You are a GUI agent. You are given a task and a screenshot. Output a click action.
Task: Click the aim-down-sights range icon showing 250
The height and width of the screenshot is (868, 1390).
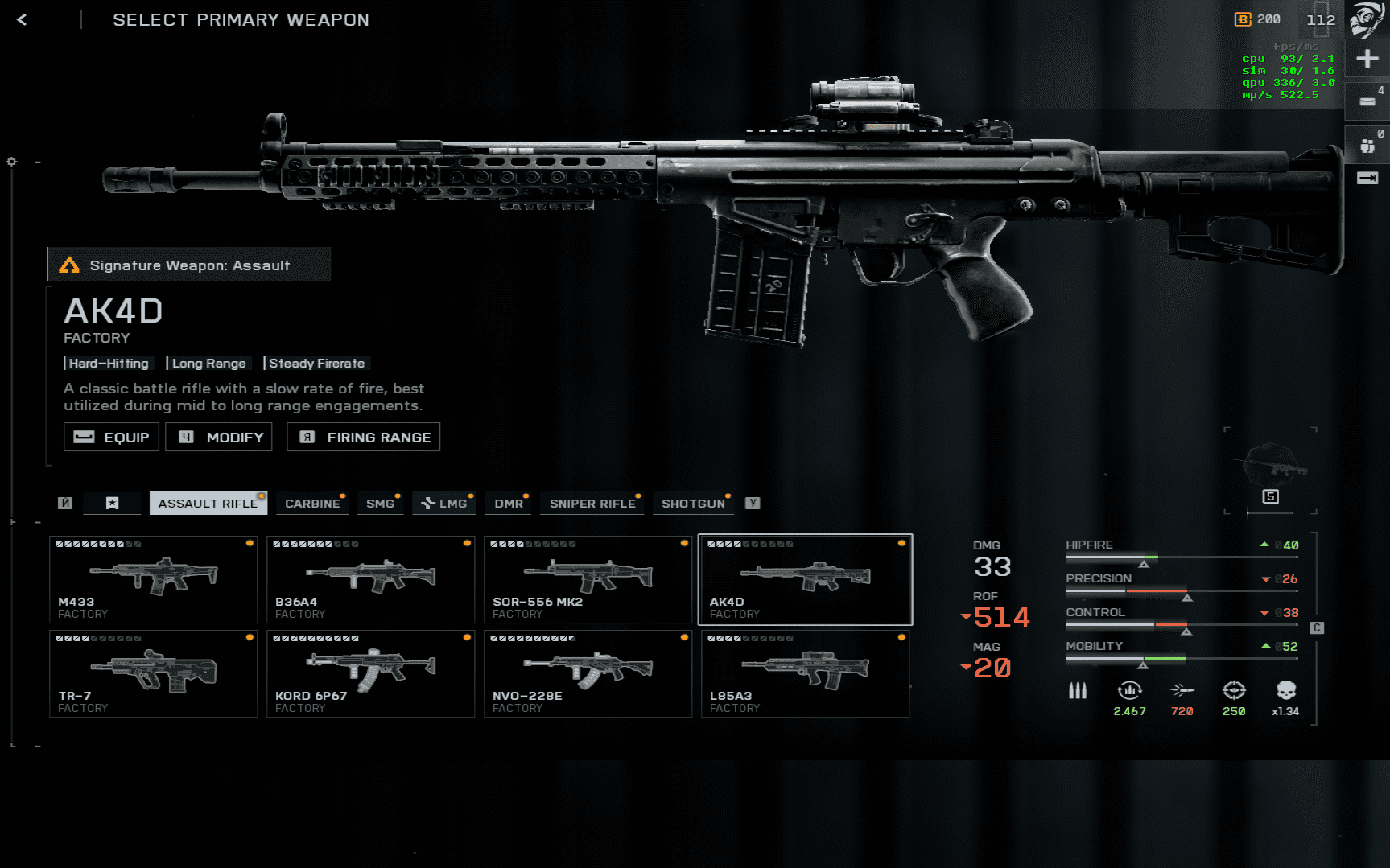[1233, 690]
